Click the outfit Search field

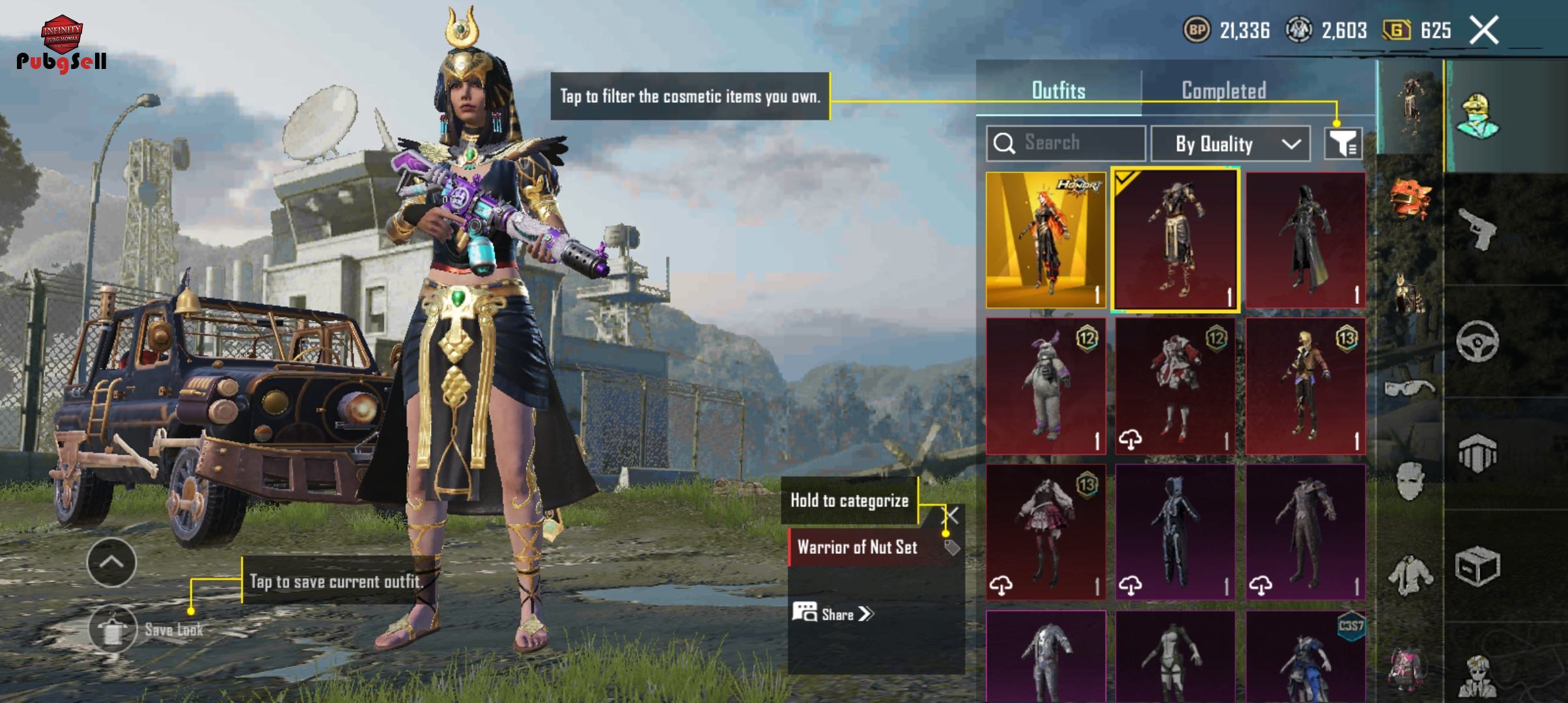1066,143
